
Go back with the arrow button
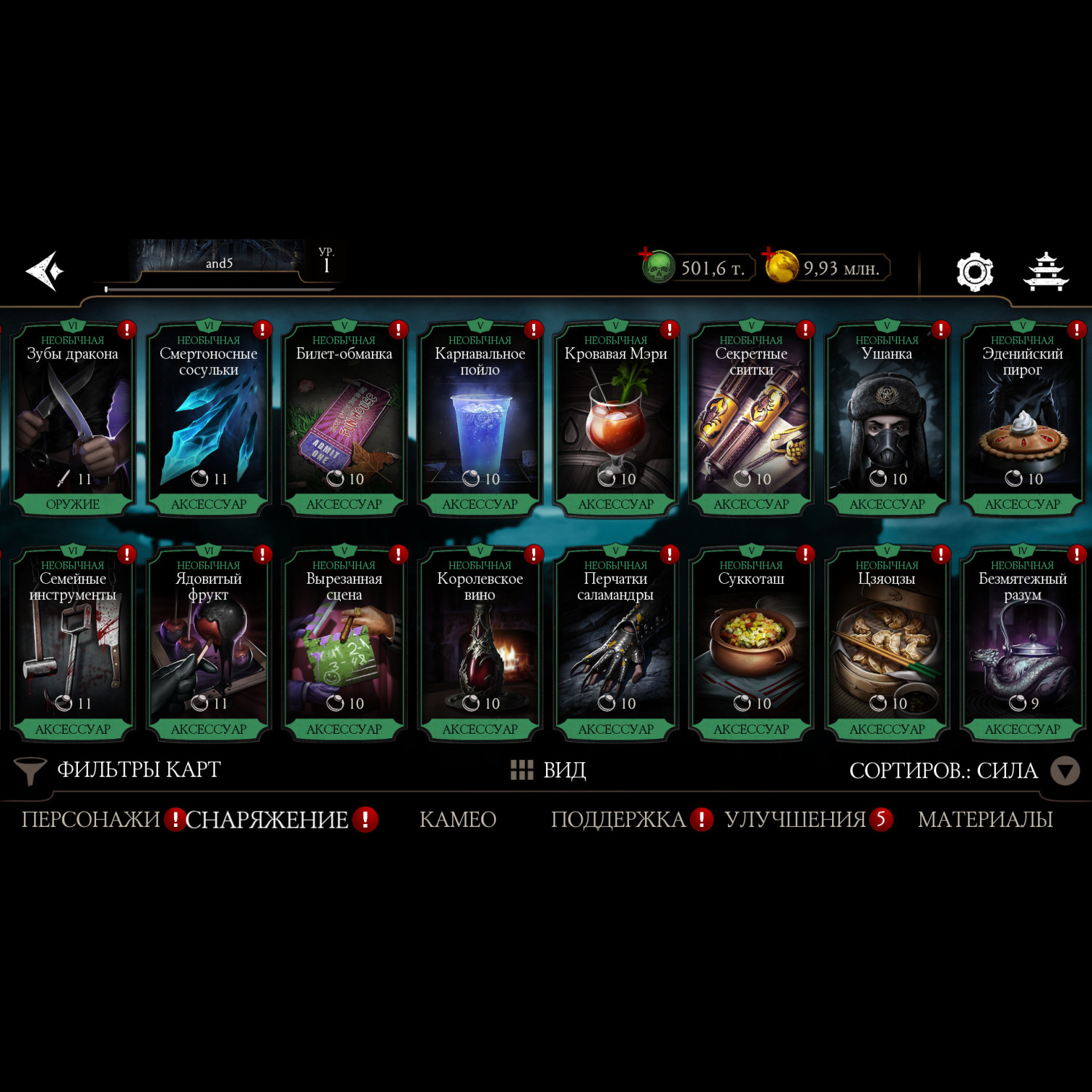[45, 271]
